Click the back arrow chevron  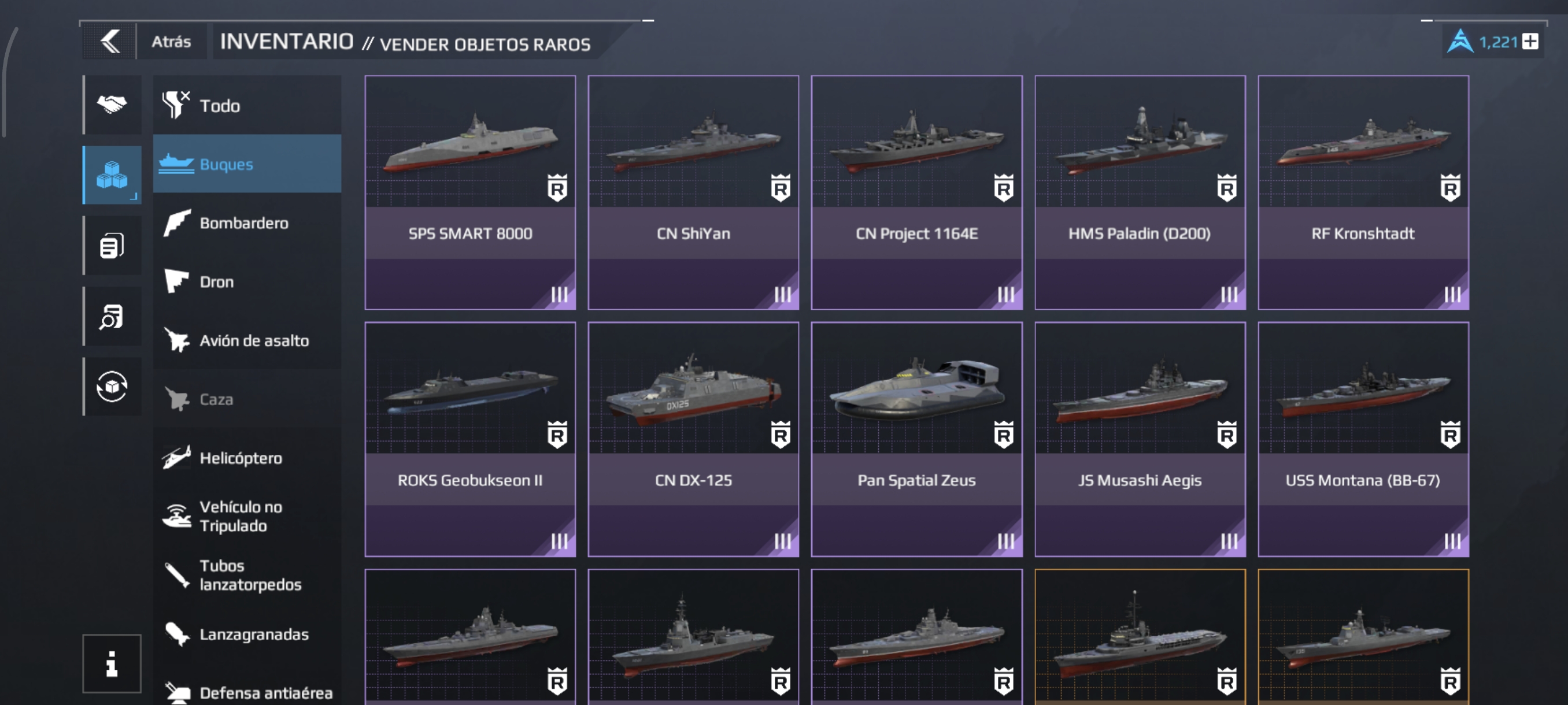(x=112, y=41)
